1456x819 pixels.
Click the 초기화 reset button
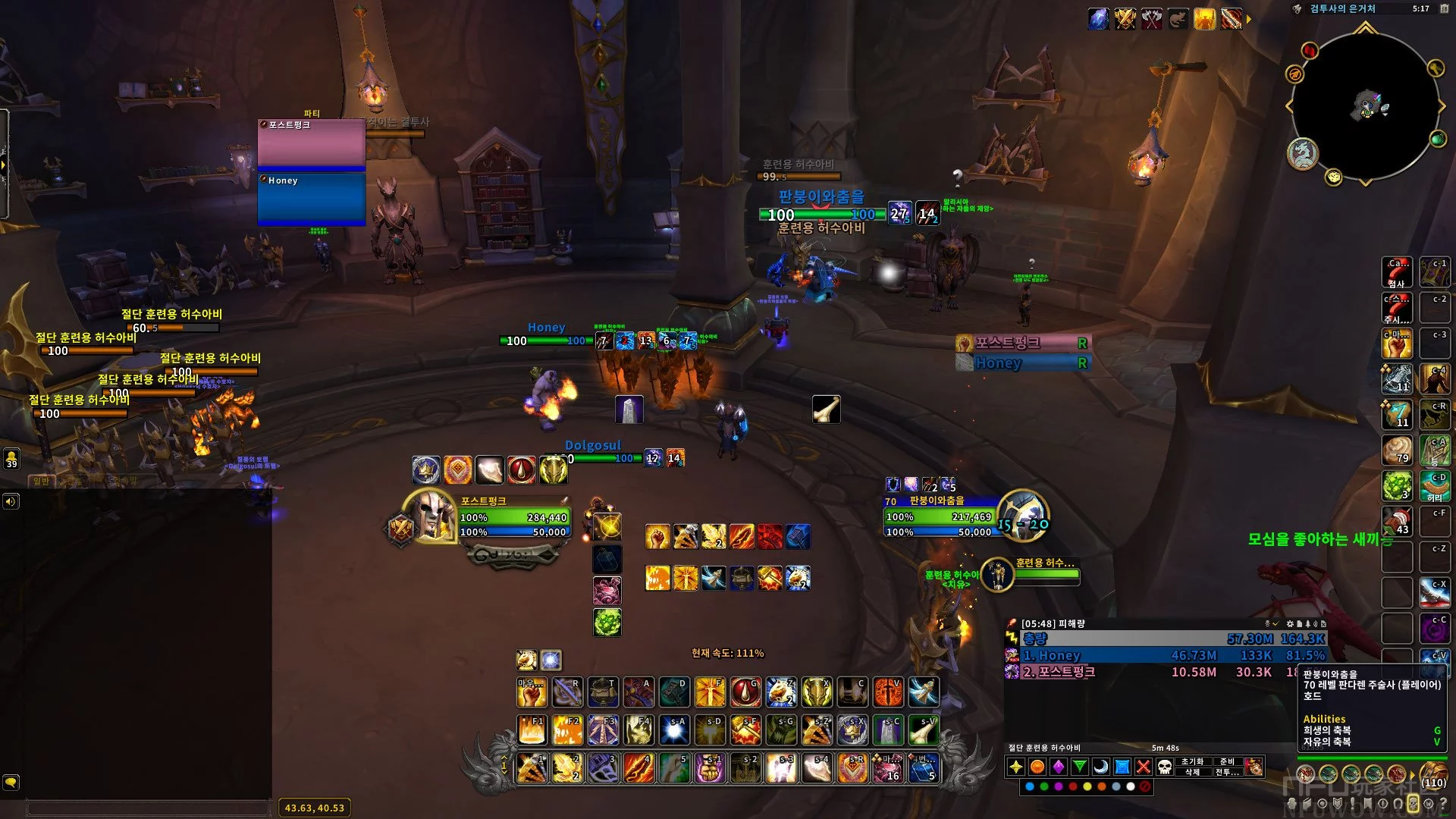click(1192, 761)
